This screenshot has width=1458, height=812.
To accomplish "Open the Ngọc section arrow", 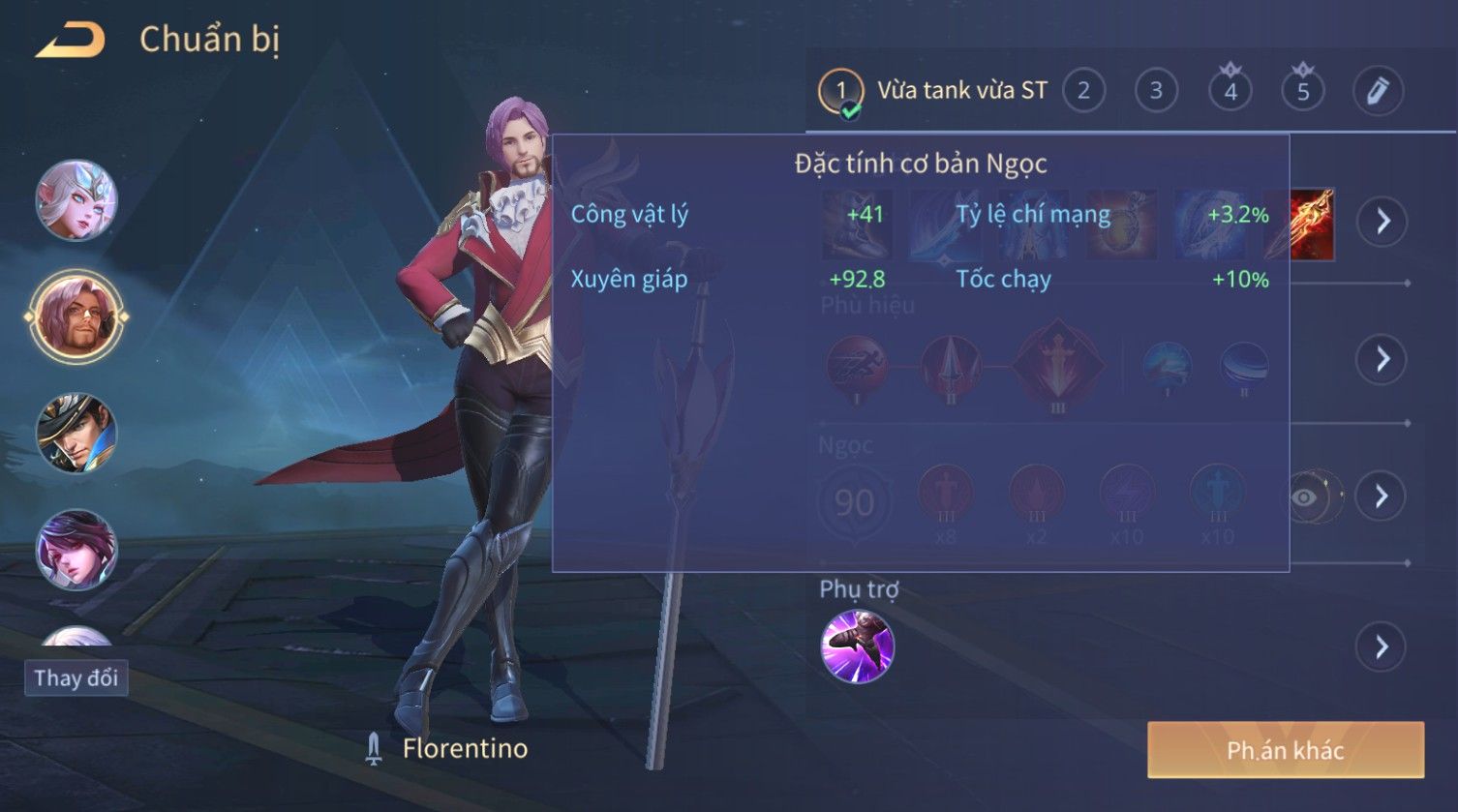I will (1382, 496).
